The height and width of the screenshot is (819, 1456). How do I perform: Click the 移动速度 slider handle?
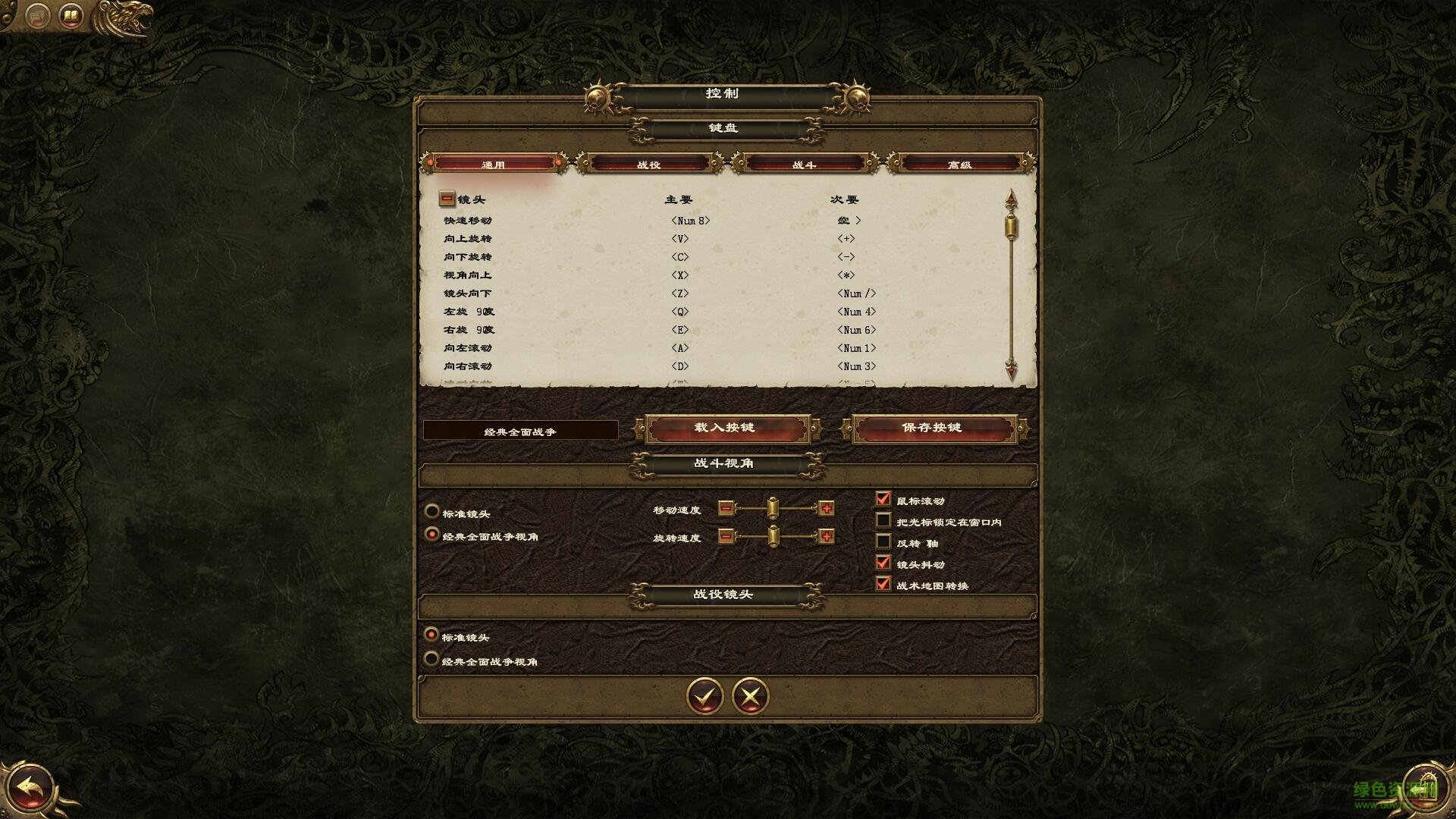click(x=774, y=508)
